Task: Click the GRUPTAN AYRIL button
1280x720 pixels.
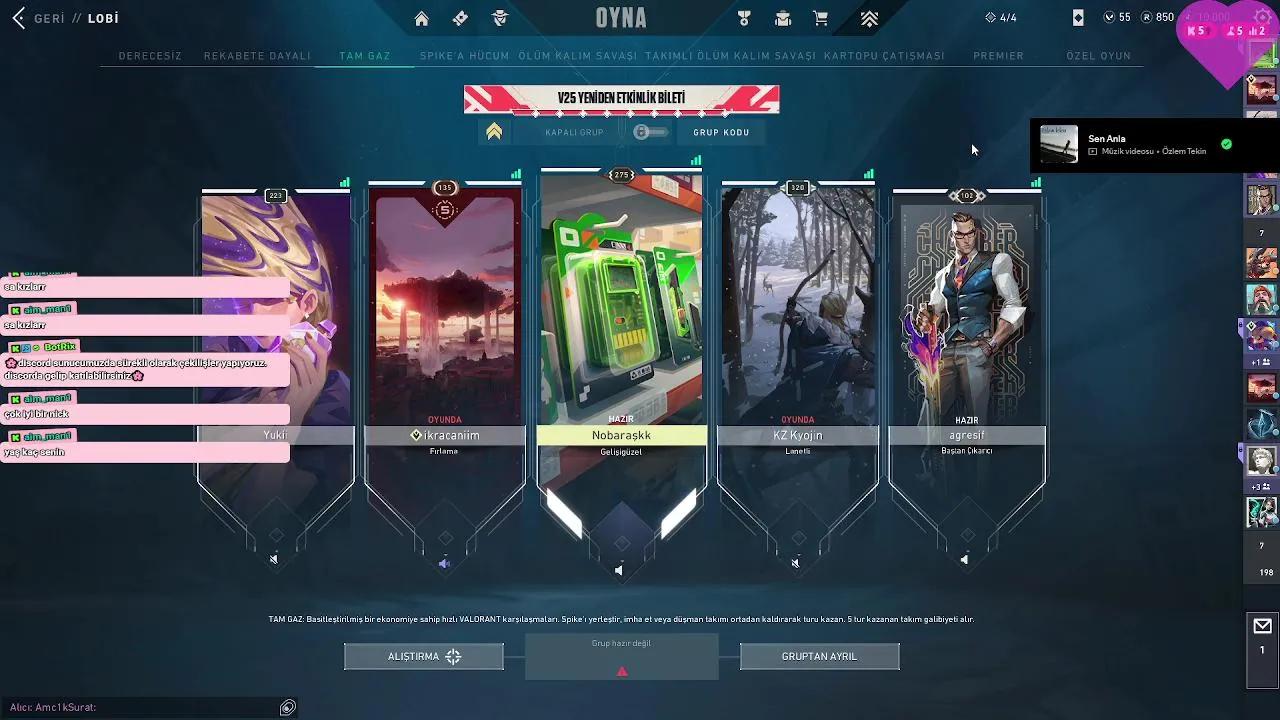Action: click(819, 656)
